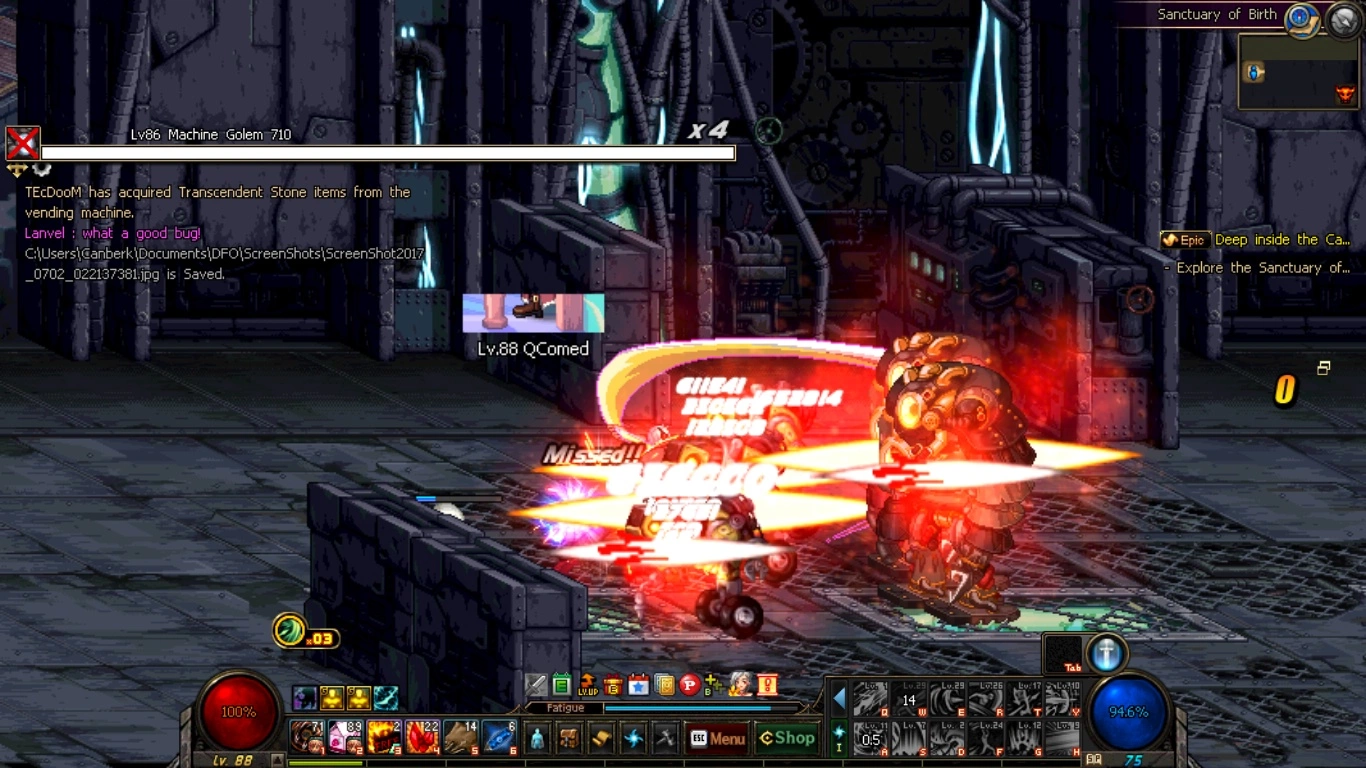
Task: Open the calendar star event icon
Action: coord(639,685)
